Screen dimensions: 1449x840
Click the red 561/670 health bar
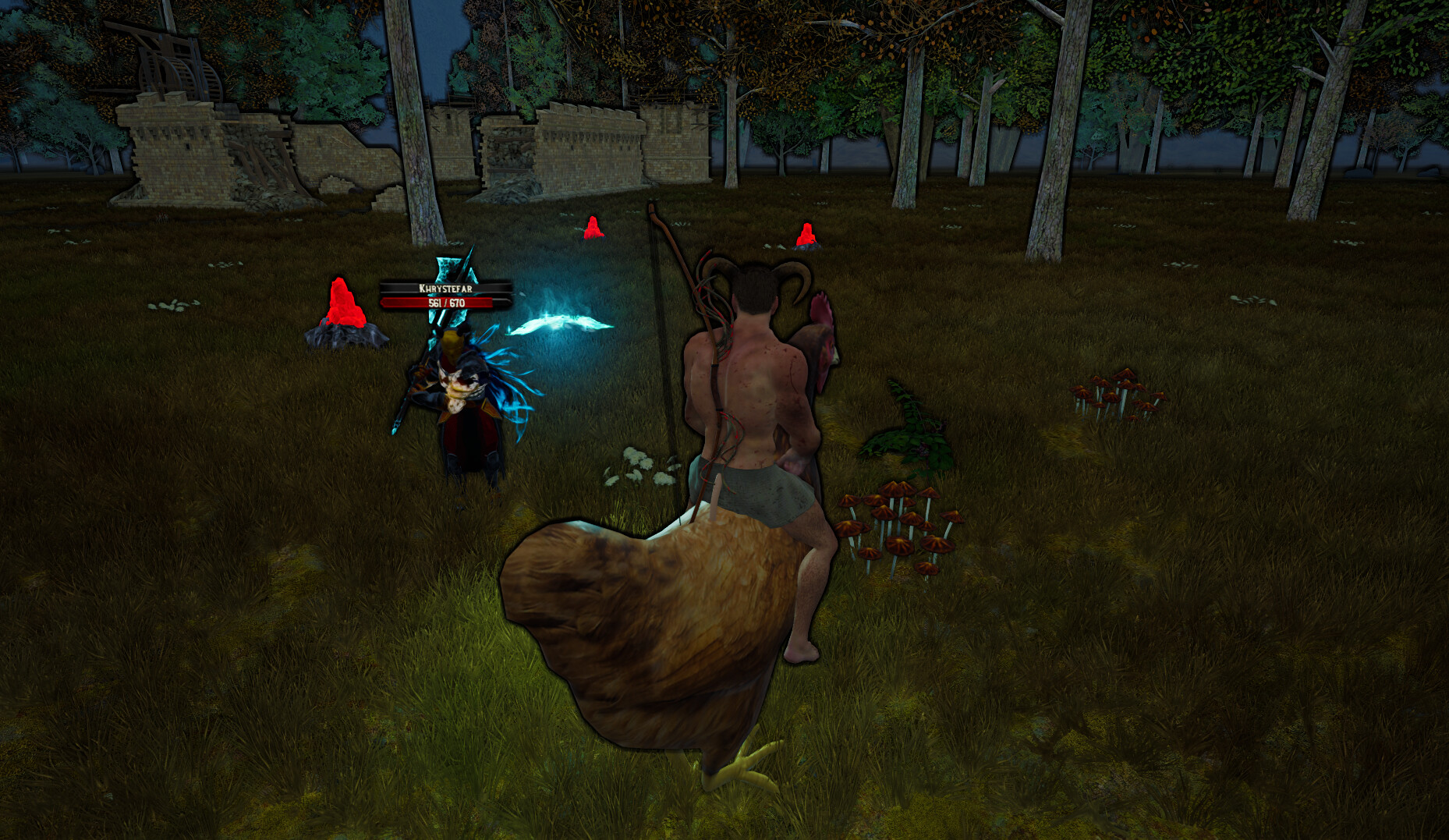point(445,303)
